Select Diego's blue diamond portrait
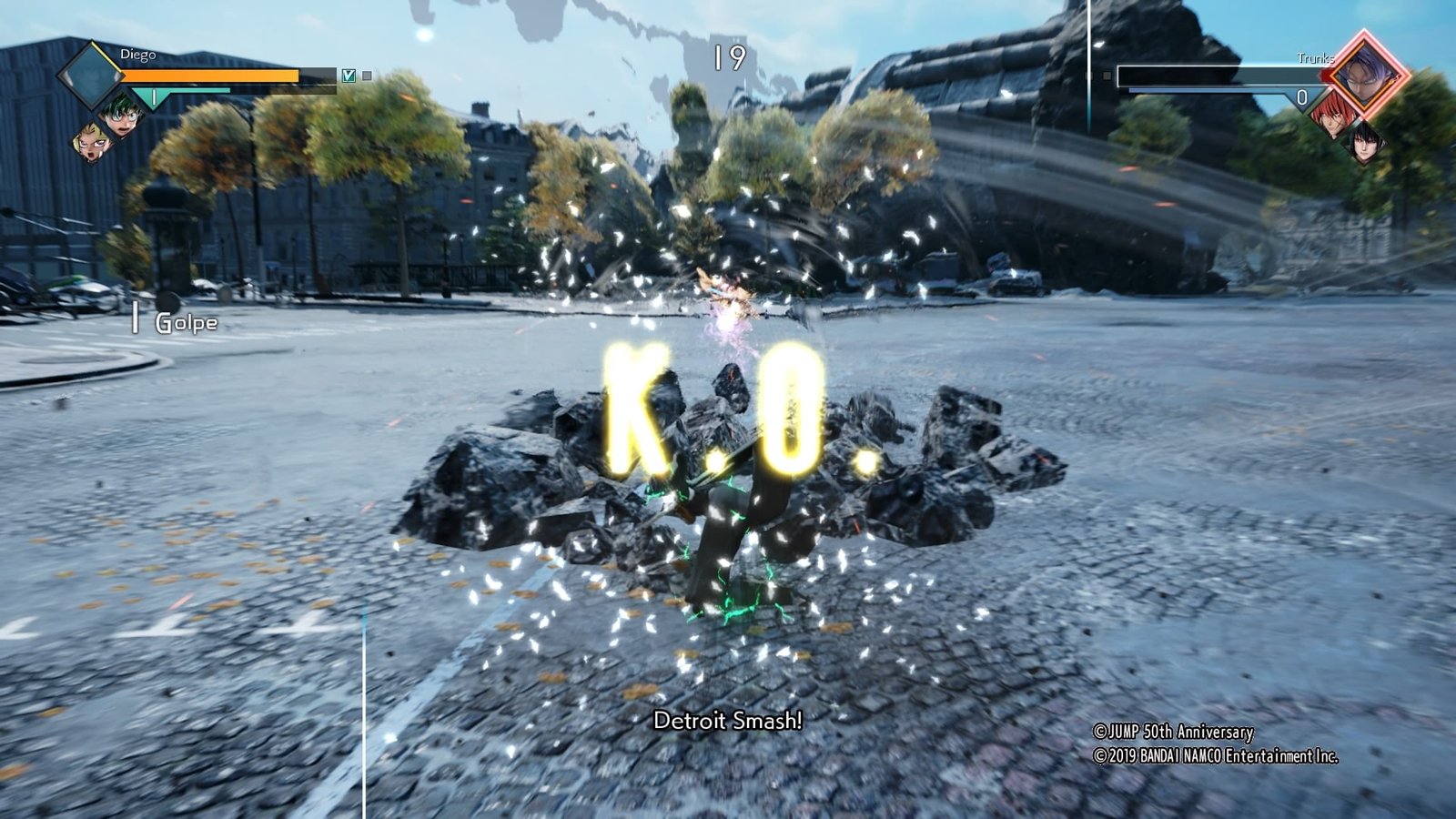Image resolution: width=1456 pixels, height=819 pixels. (x=90, y=75)
